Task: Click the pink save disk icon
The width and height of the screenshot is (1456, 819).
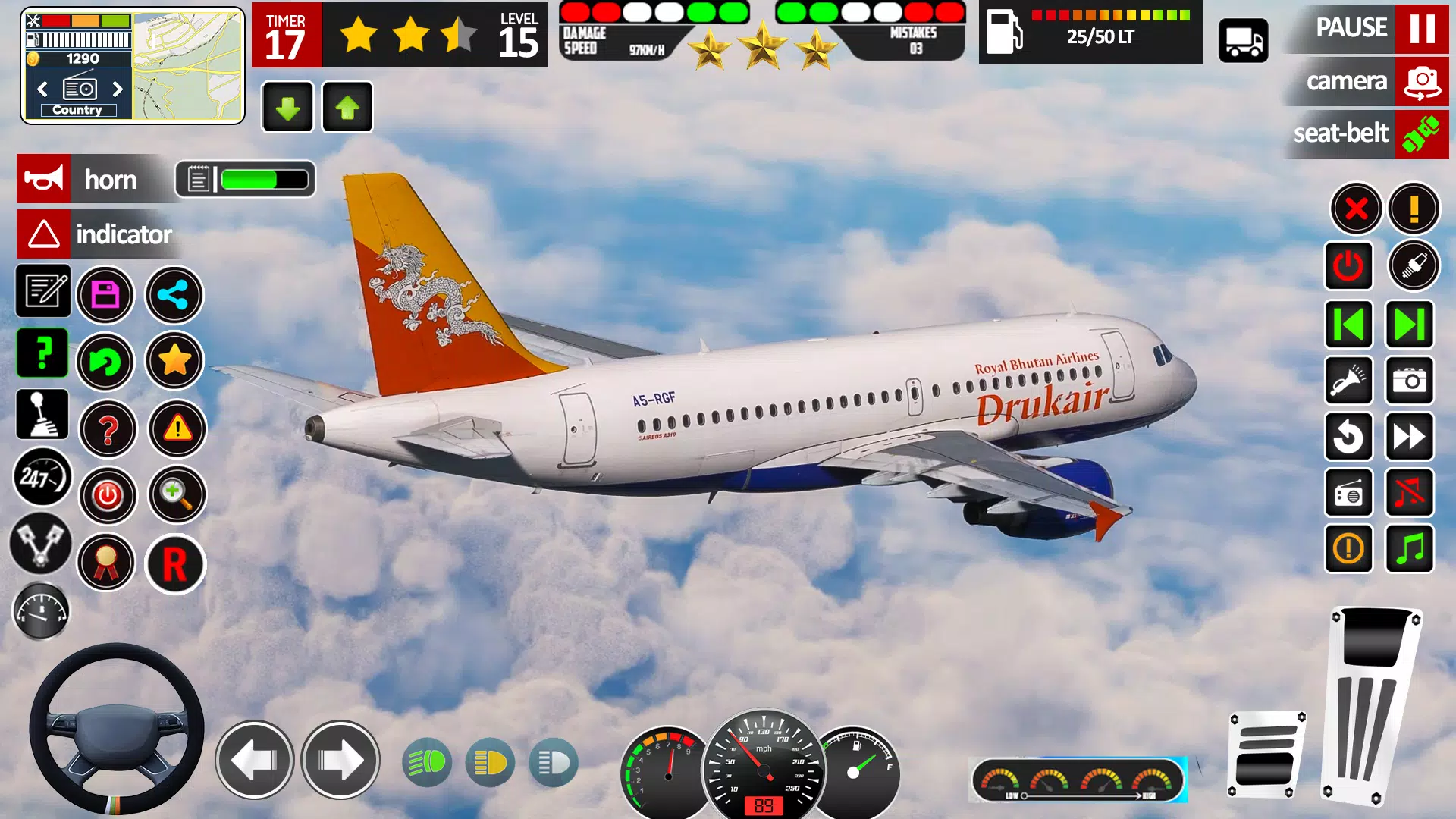Action: click(x=105, y=295)
